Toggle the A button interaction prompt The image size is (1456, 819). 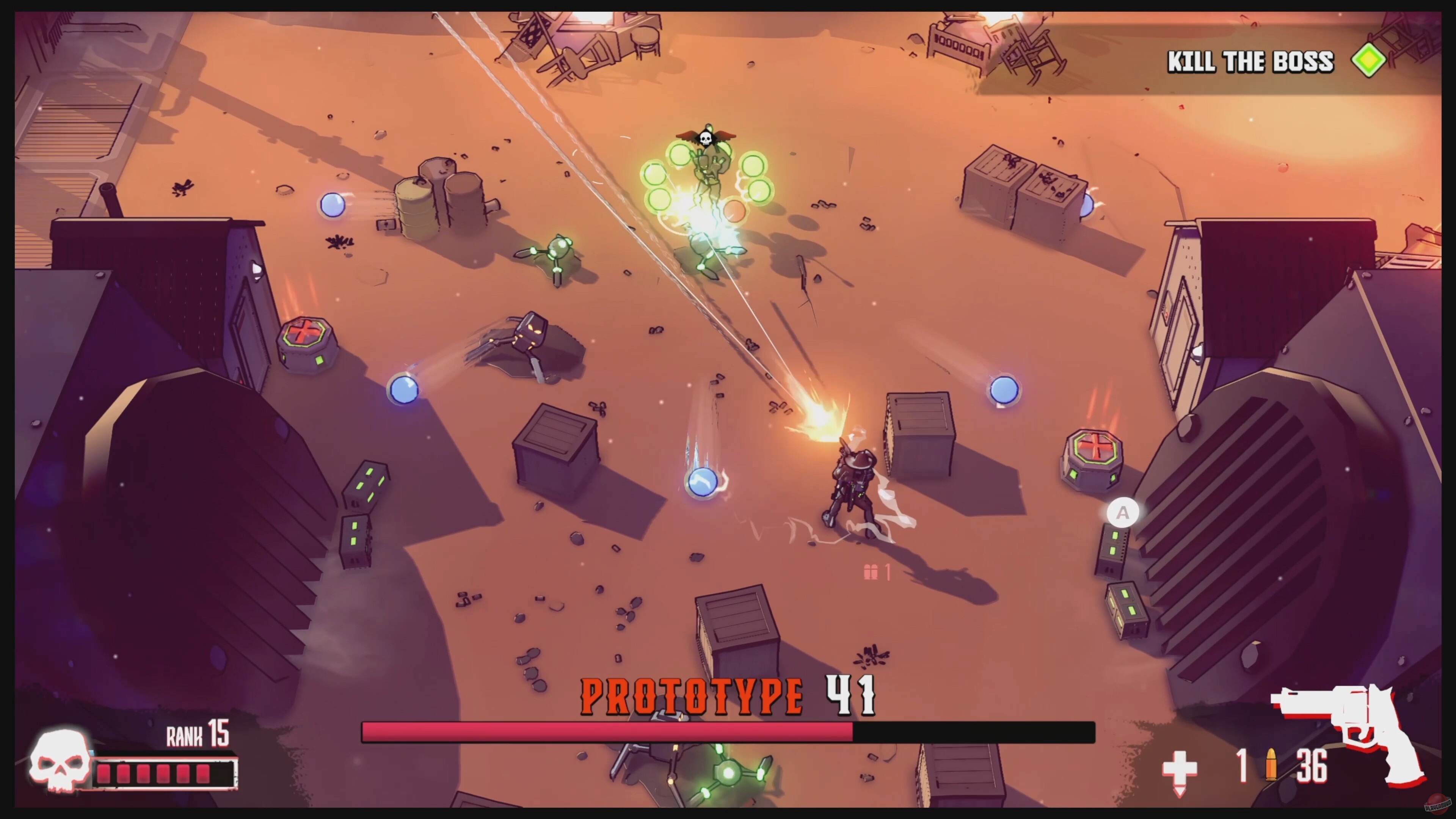[1122, 512]
